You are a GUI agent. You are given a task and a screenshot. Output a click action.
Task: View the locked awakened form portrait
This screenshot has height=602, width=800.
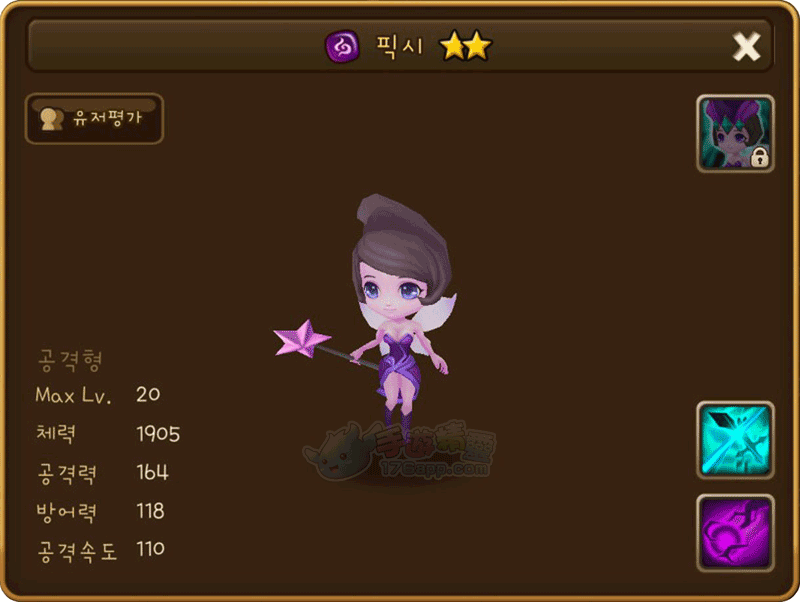tap(735, 133)
